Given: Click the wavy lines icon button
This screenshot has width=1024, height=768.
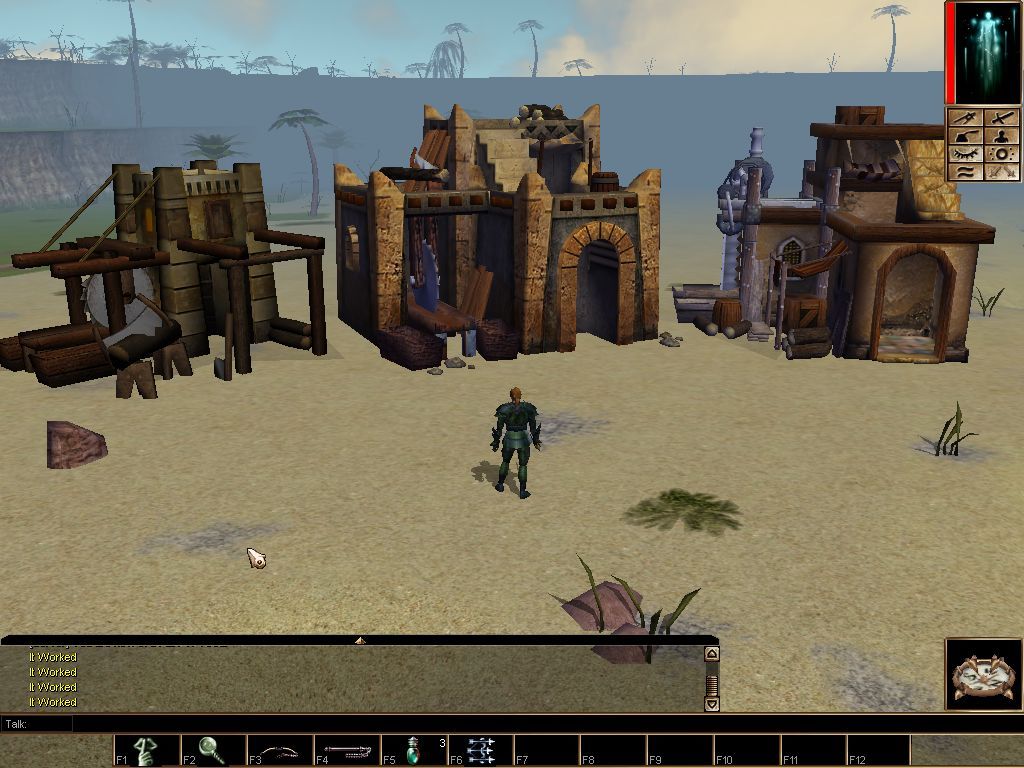Looking at the screenshot, I should 965,172.
